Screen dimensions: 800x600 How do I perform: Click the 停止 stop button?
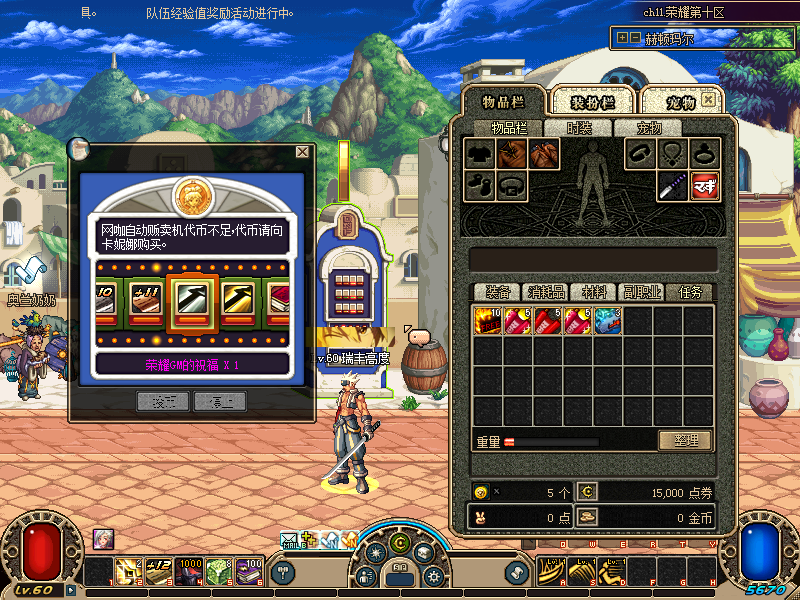pos(219,401)
